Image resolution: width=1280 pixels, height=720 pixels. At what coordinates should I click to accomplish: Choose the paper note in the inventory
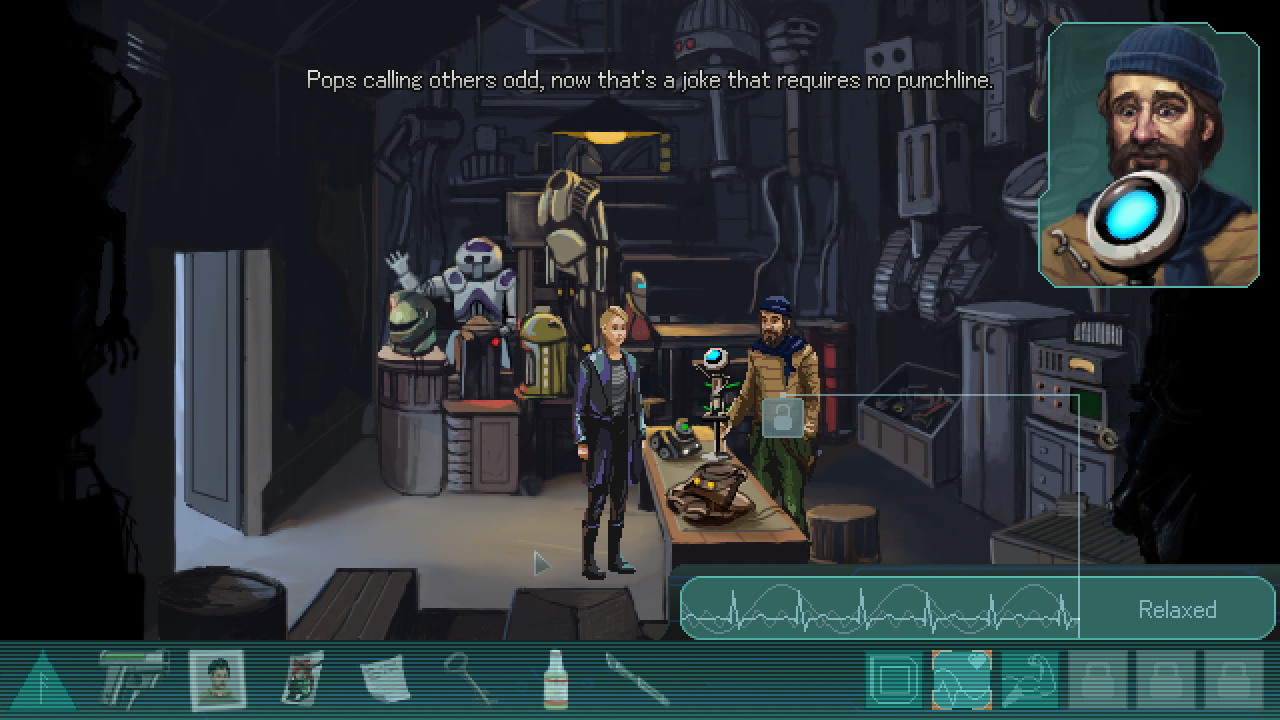point(385,681)
